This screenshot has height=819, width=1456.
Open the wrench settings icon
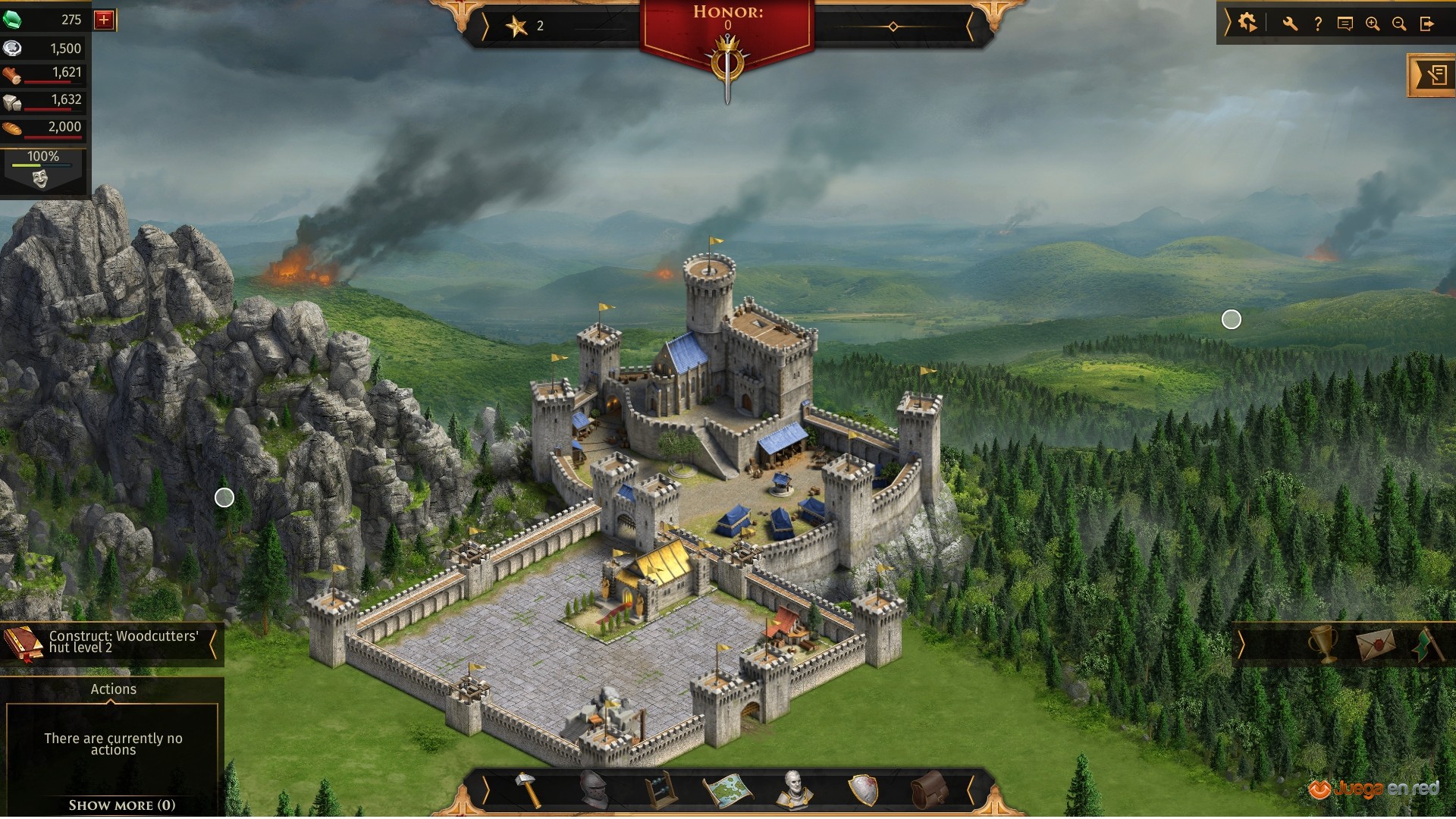pyautogui.click(x=1290, y=24)
